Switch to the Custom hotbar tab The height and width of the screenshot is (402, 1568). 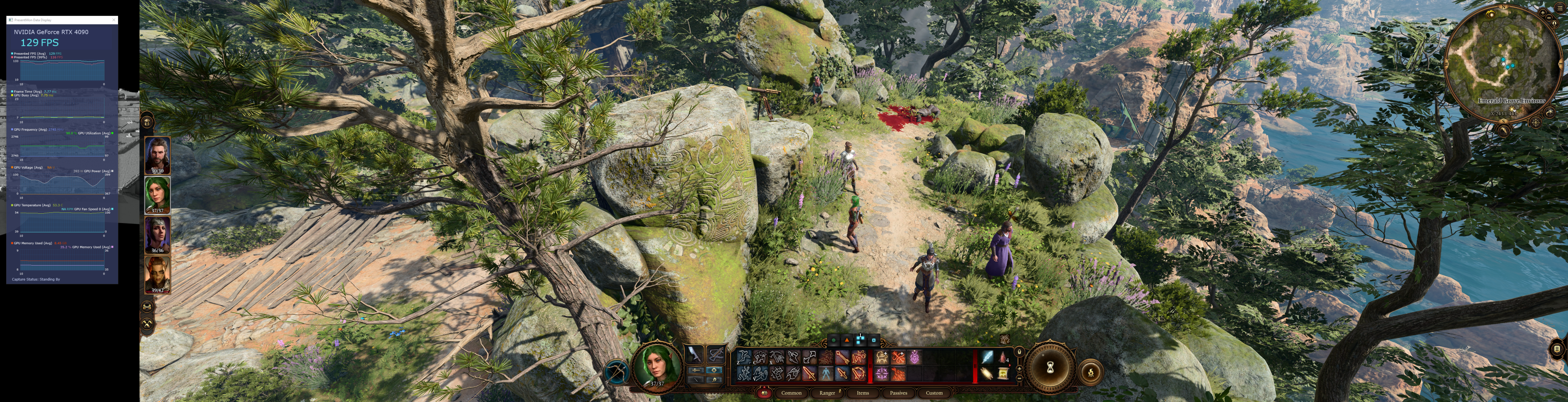click(x=934, y=393)
